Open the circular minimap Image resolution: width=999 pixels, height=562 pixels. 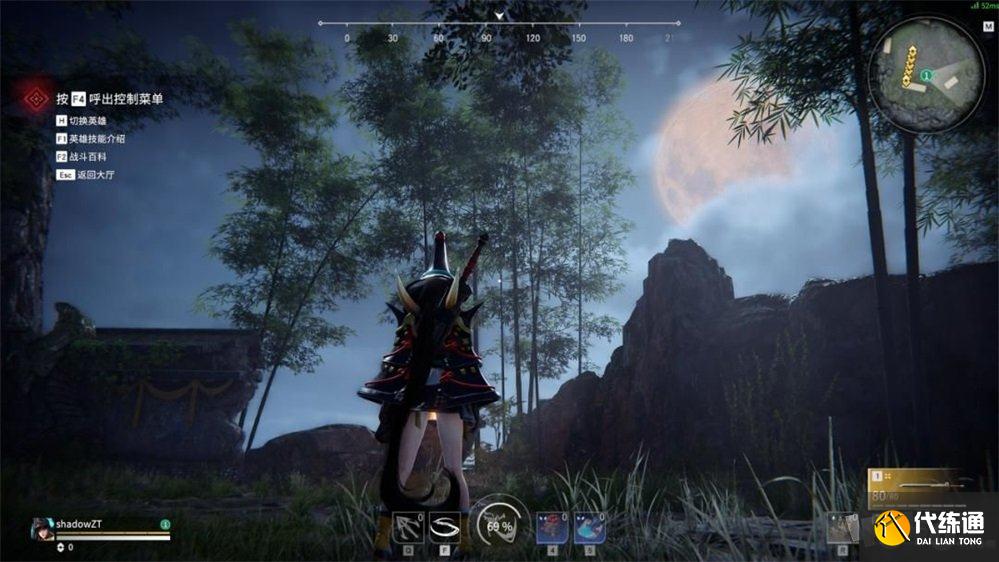(927, 76)
